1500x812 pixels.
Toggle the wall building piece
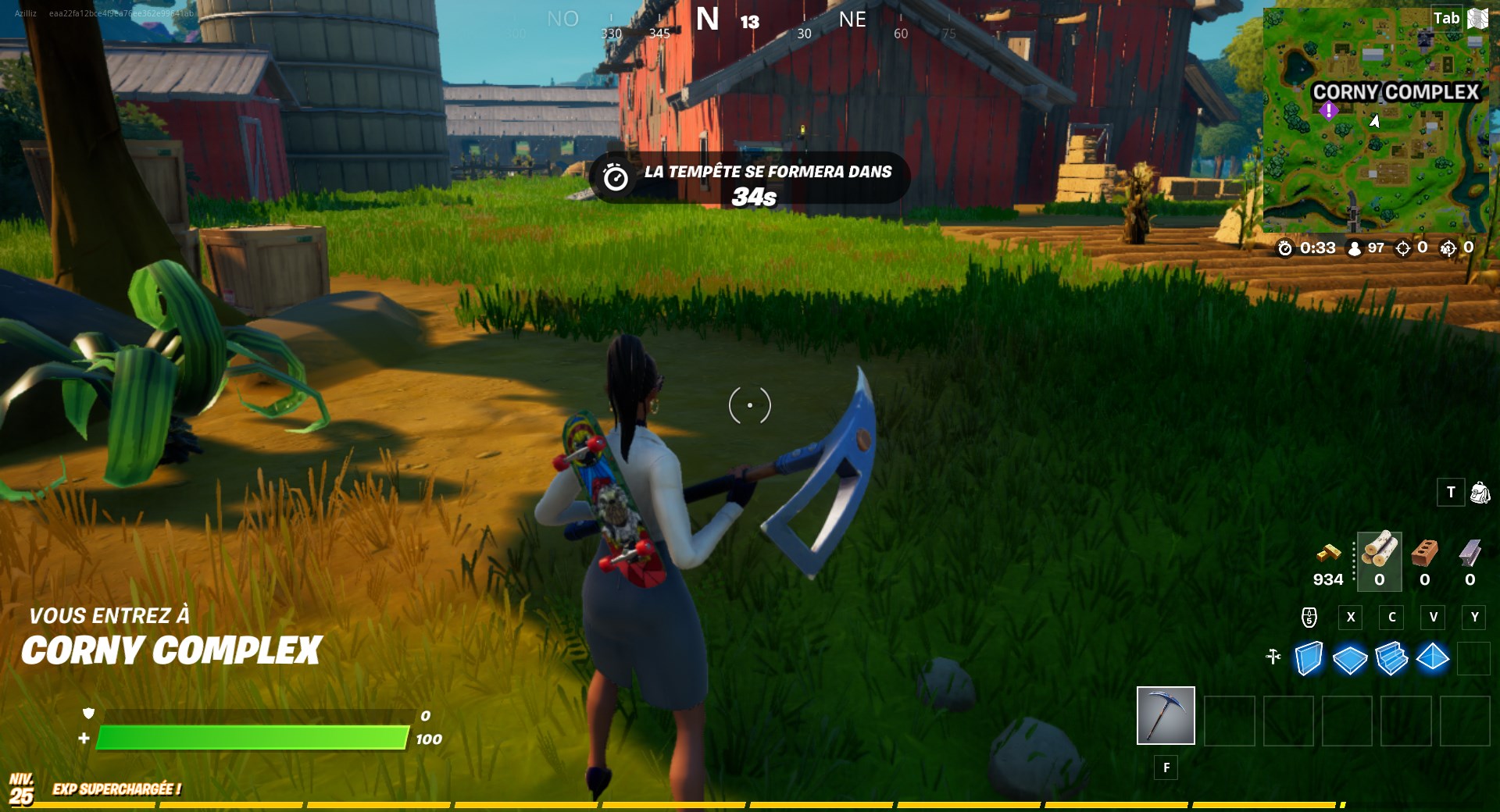[x=1308, y=659]
